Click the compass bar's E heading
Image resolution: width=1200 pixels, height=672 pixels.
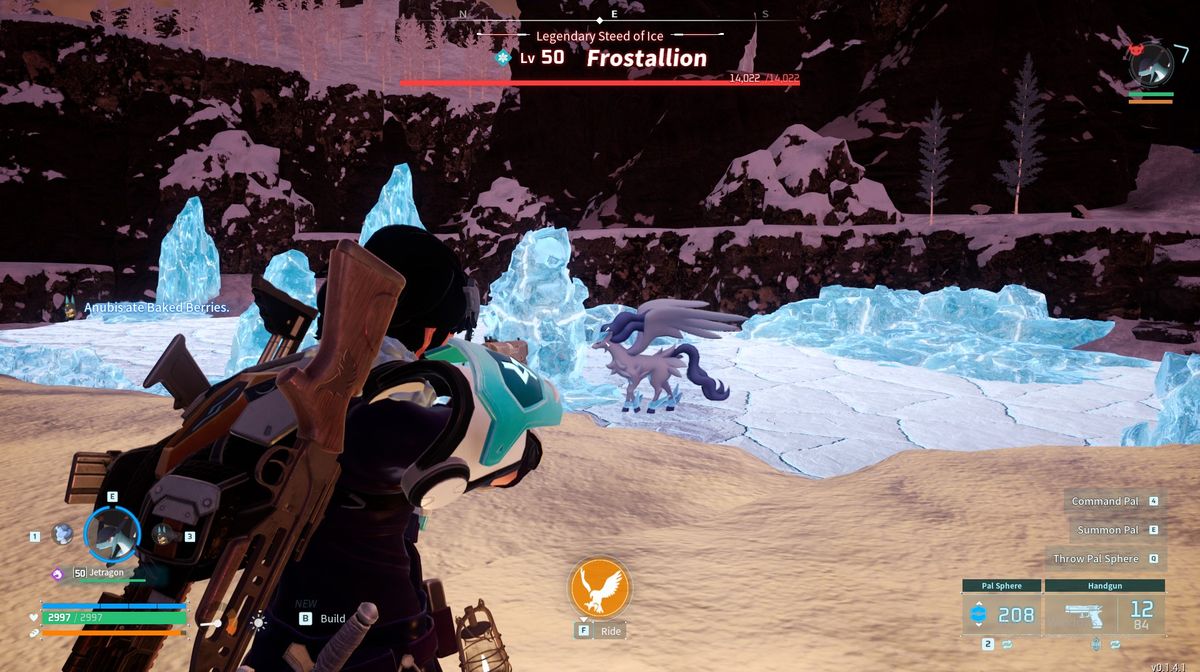(x=614, y=14)
